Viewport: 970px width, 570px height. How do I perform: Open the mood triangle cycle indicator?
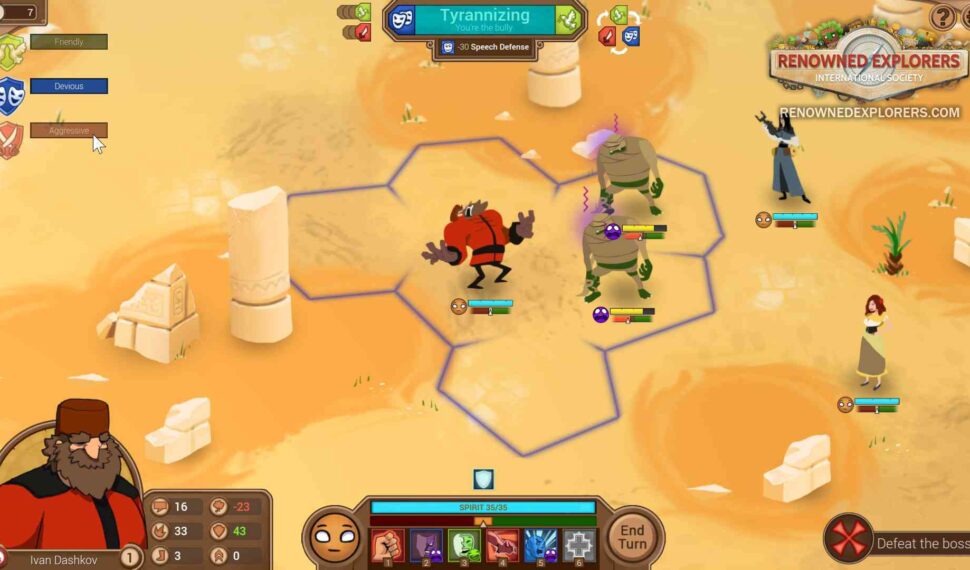click(x=618, y=27)
